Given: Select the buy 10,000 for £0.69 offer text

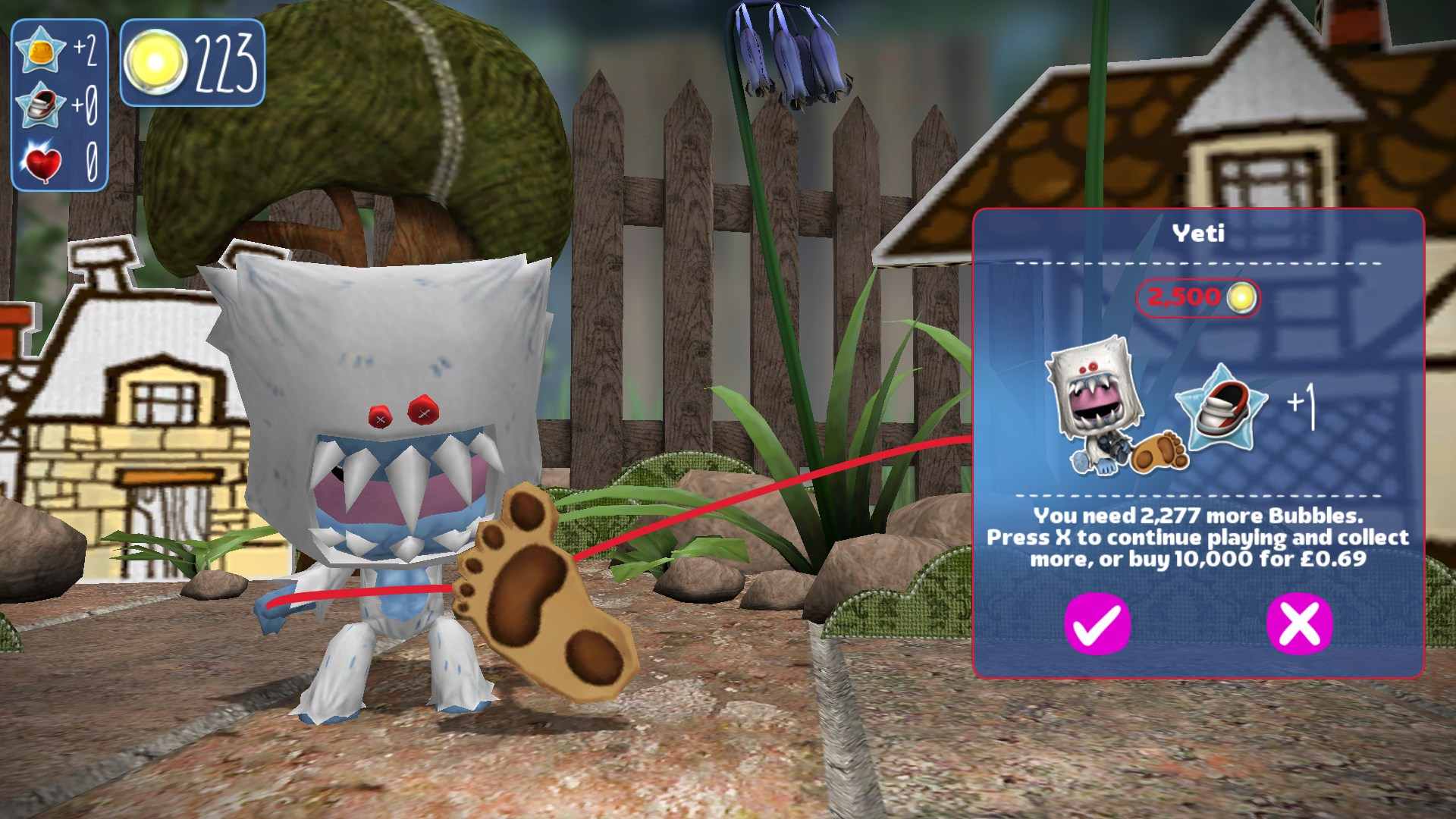Looking at the screenshot, I should pos(1200,558).
